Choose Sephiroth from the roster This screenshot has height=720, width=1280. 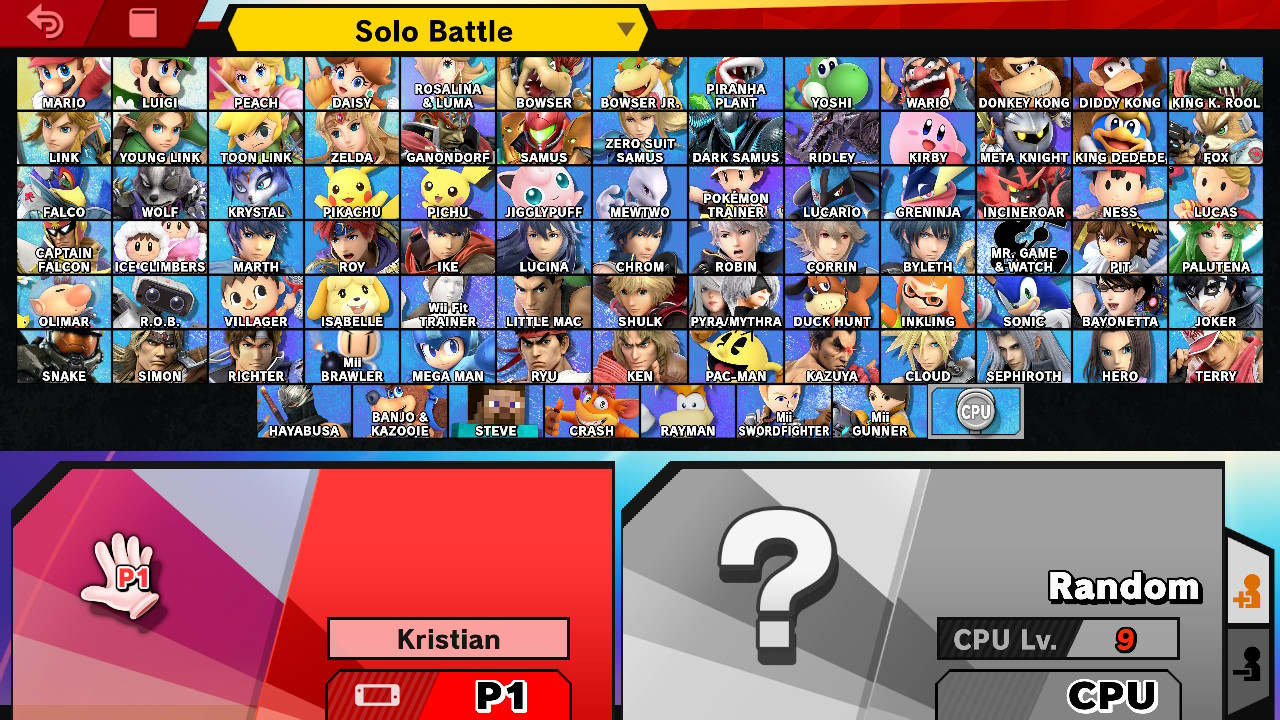click(x=1023, y=355)
